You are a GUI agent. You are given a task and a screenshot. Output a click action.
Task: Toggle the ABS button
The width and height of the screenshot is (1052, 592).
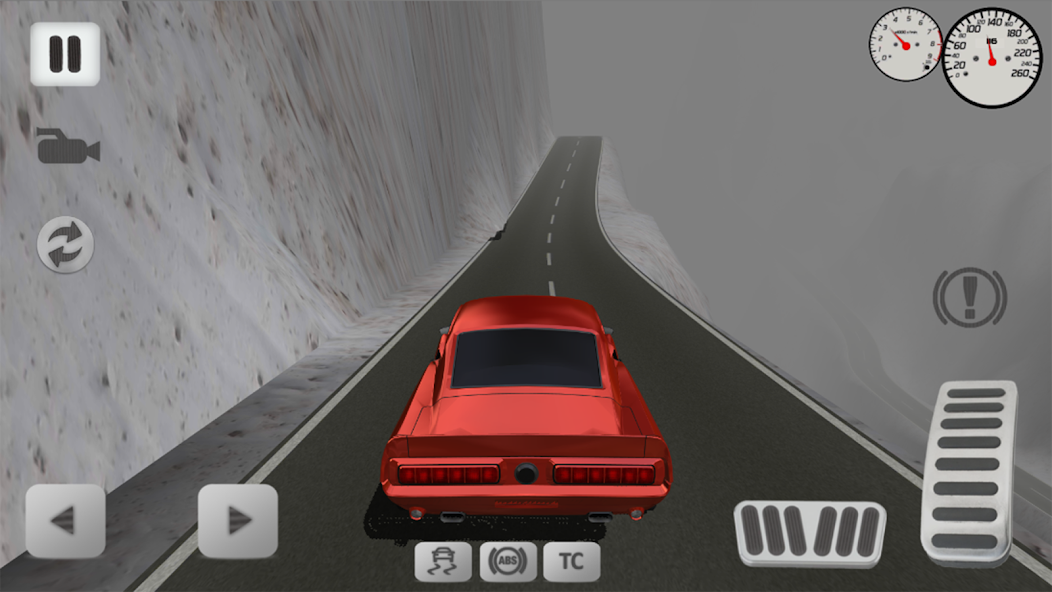(x=508, y=562)
